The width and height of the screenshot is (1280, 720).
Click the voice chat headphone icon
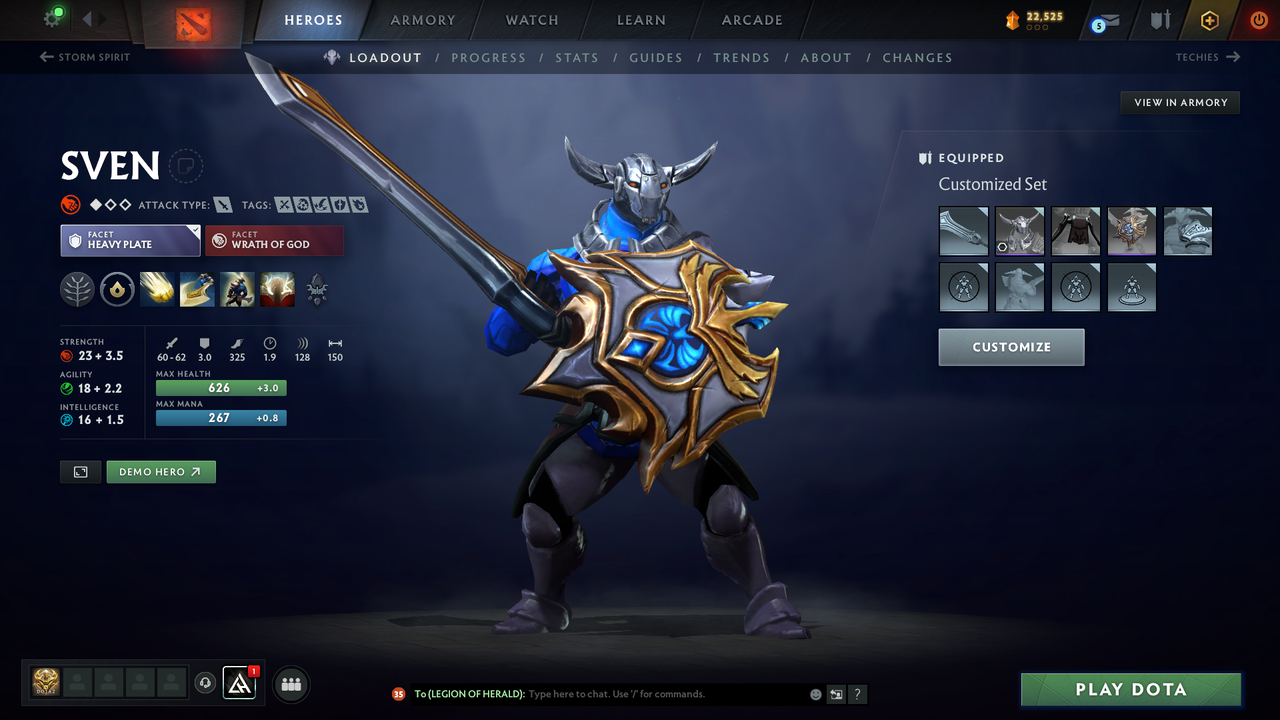pos(207,683)
